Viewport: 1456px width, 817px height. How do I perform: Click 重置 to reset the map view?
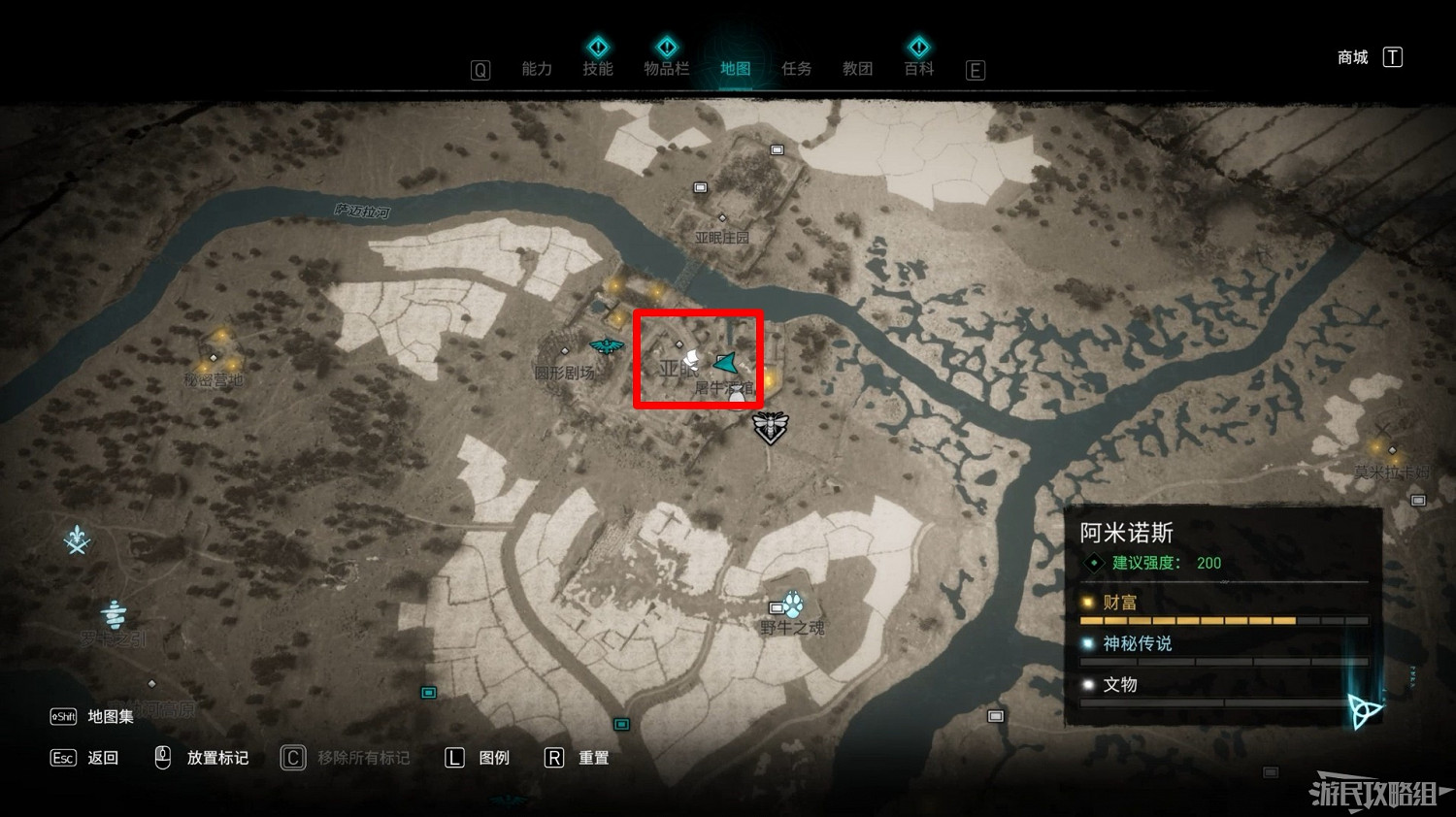(x=595, y=758)
